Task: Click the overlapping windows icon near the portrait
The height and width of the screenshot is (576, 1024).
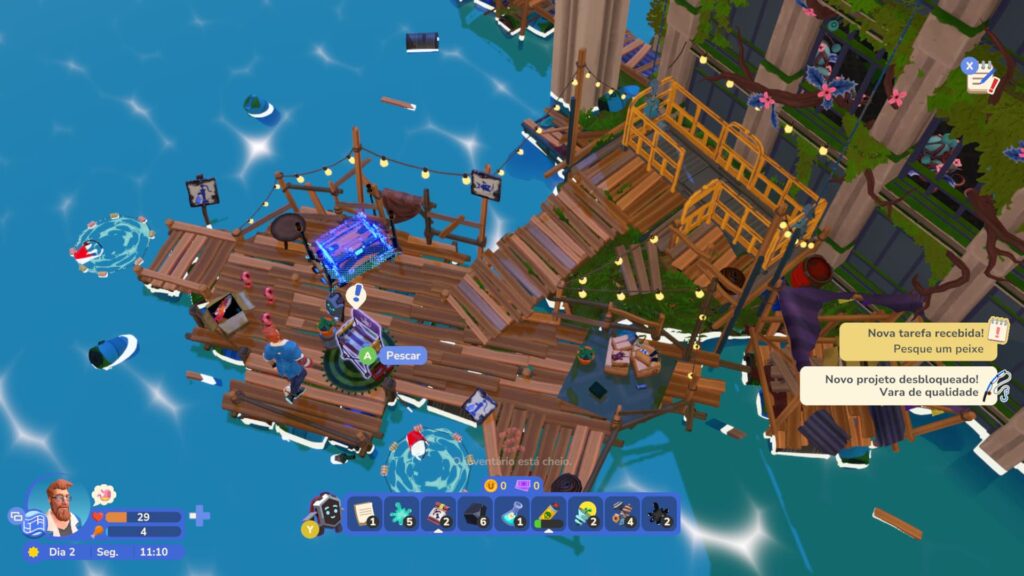Action: point(16,516)
